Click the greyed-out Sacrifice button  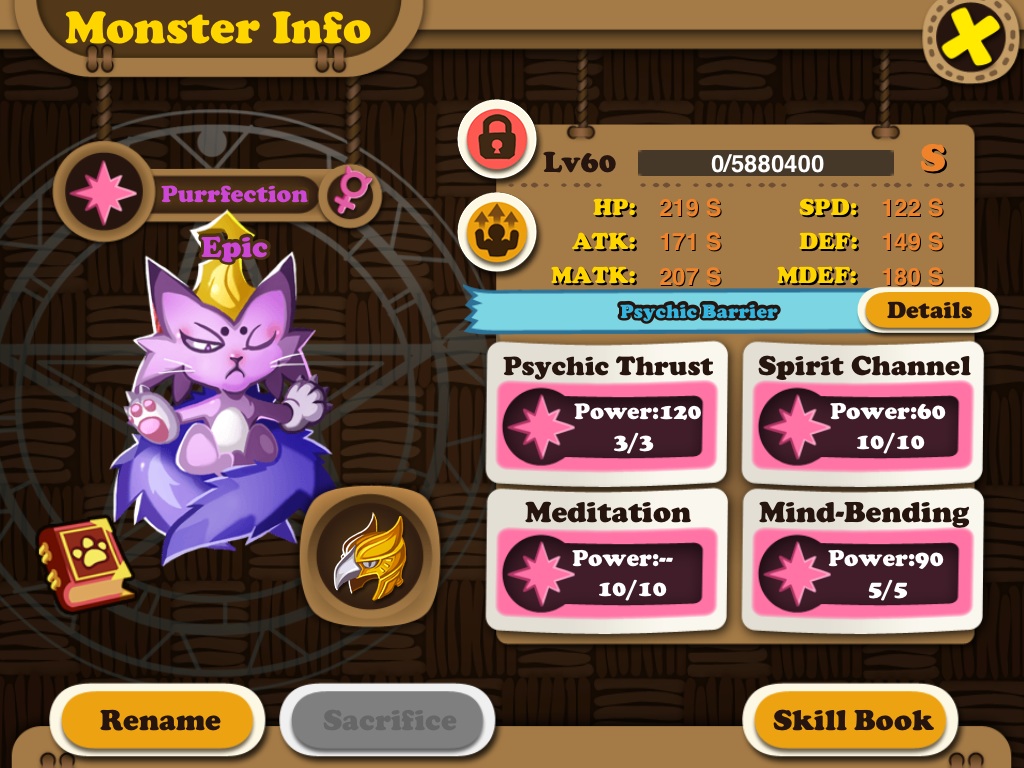(388, 720)
